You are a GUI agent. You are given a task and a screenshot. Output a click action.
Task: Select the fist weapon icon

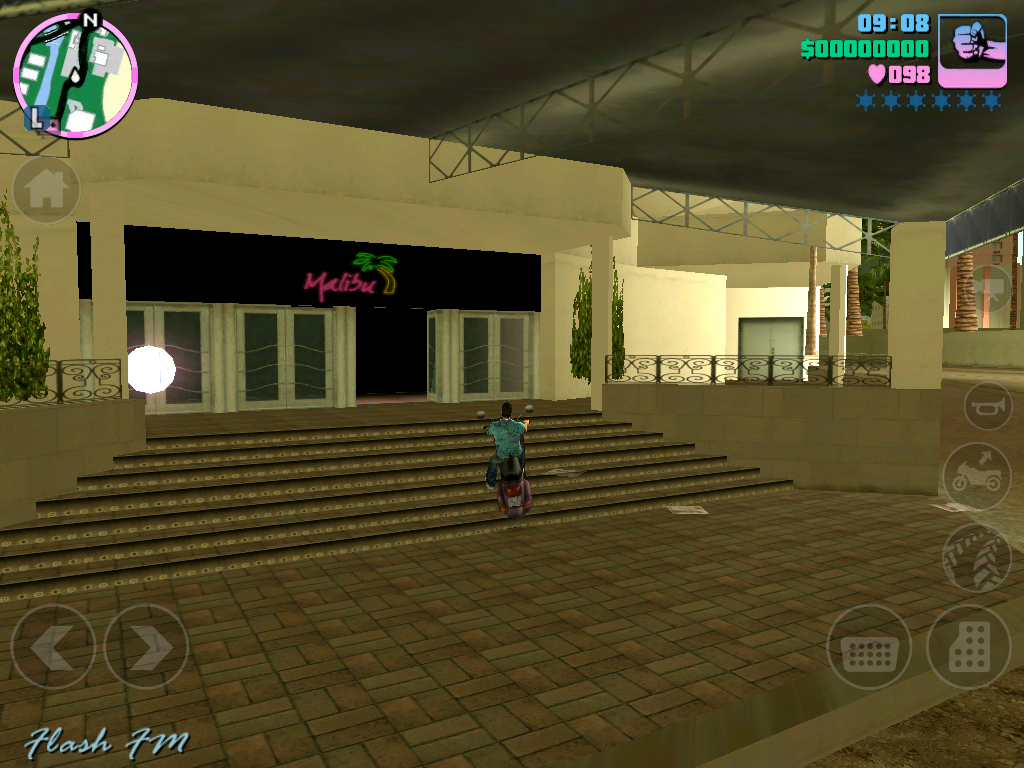tap(972, 50)
